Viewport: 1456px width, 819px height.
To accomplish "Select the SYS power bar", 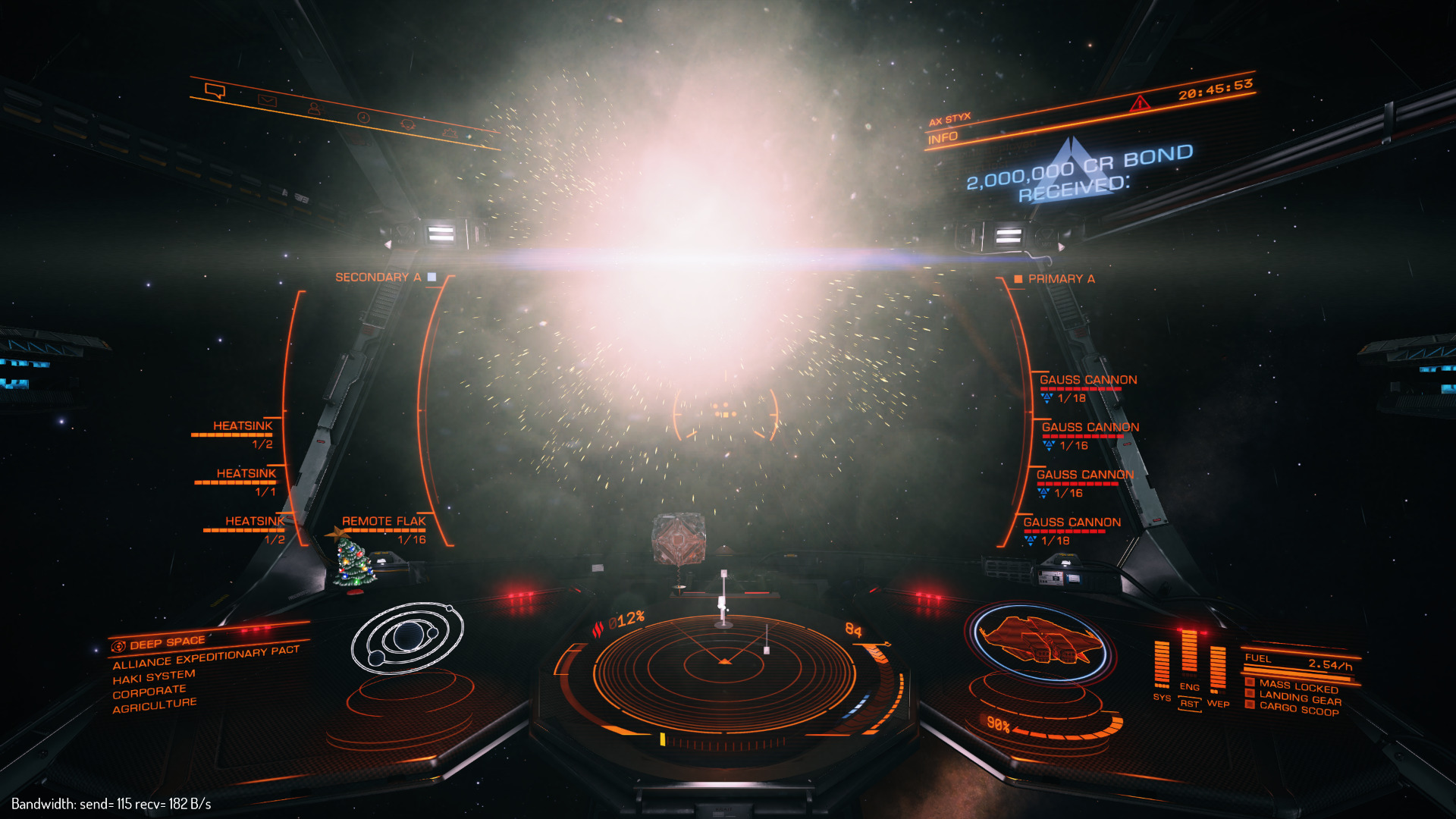I will click(x=1162, y=665).
